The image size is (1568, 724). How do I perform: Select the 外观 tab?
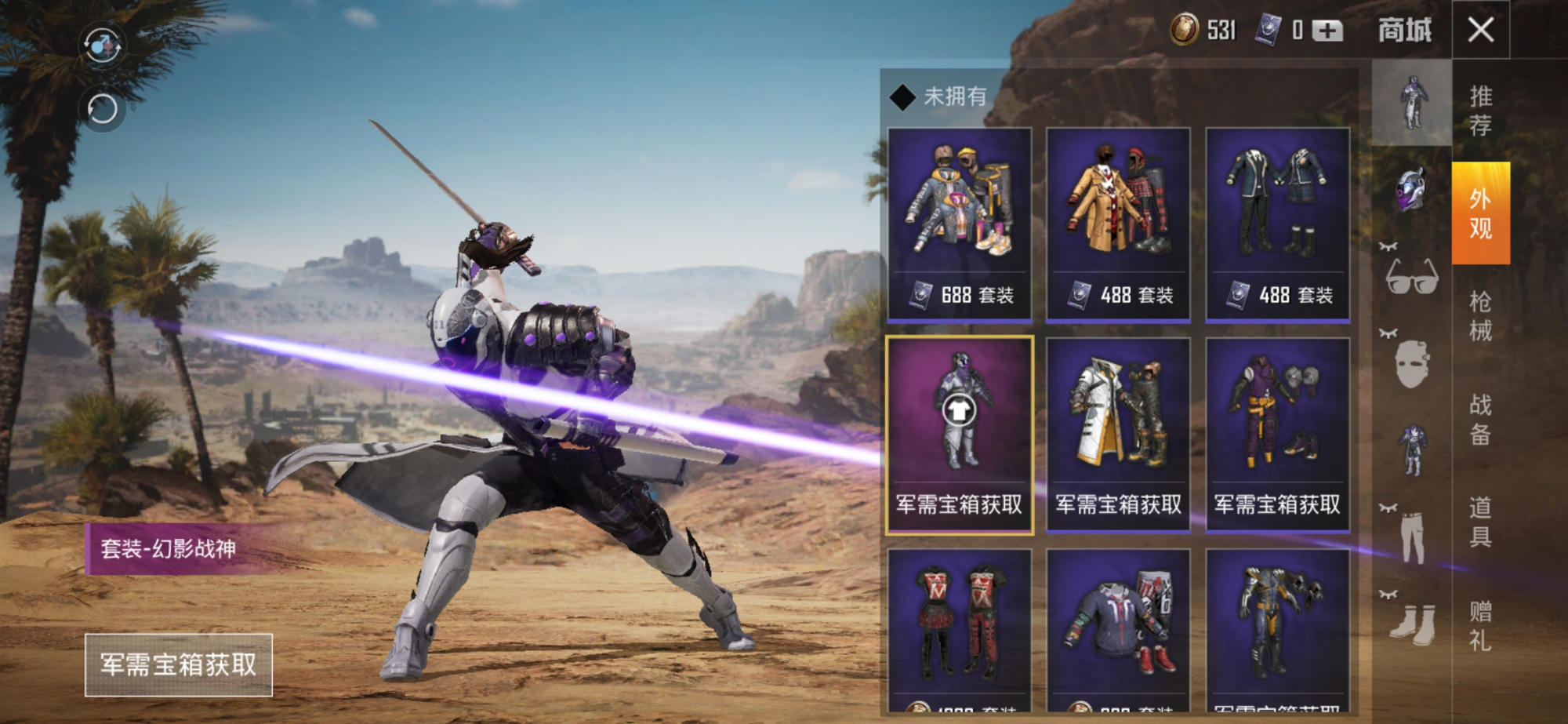pyautogui.click(x=1480, y=213)
